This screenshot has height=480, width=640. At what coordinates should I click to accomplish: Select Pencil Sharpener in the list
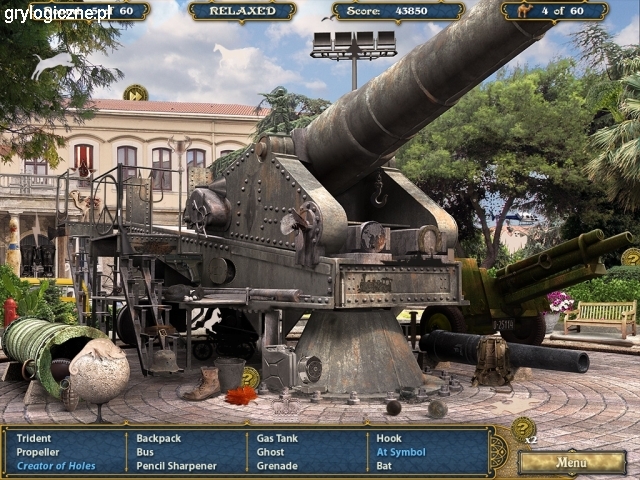[x=176, y=466]
